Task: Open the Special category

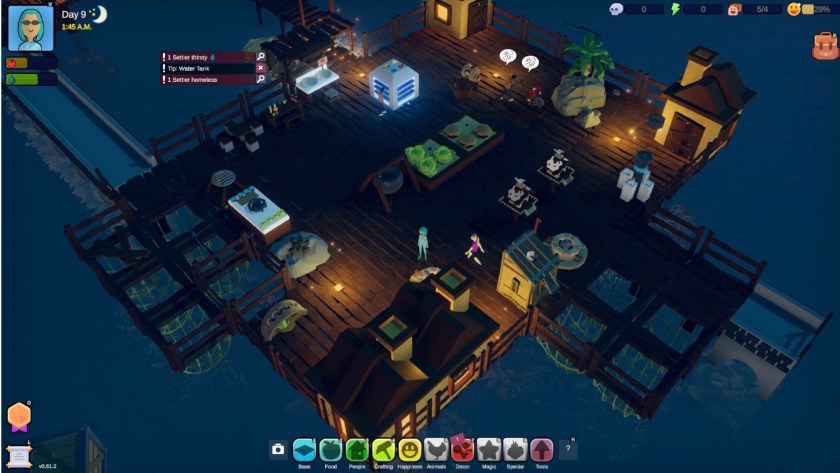Action: point(514,450)
